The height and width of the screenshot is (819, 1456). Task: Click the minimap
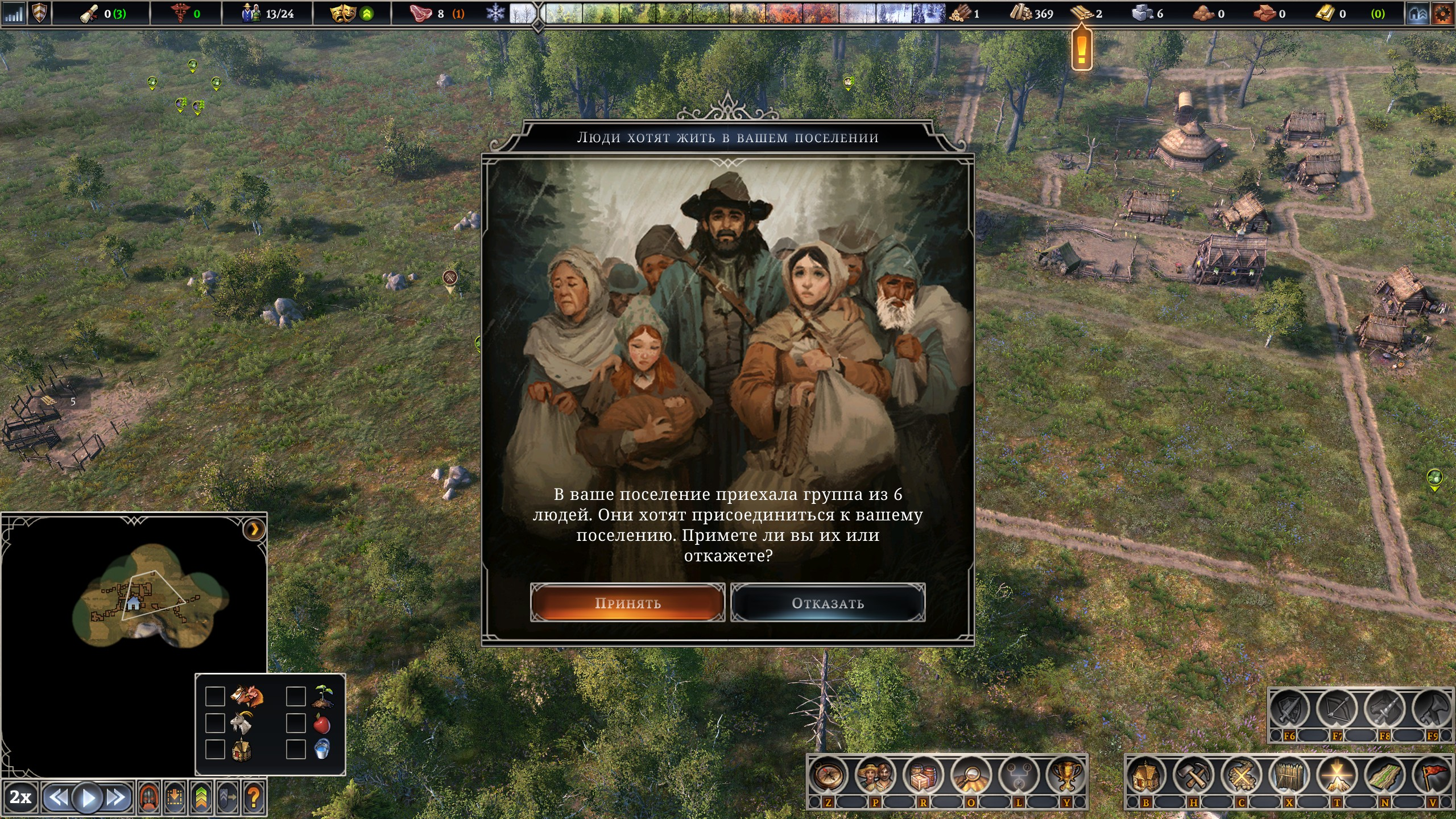pos(151,597)
